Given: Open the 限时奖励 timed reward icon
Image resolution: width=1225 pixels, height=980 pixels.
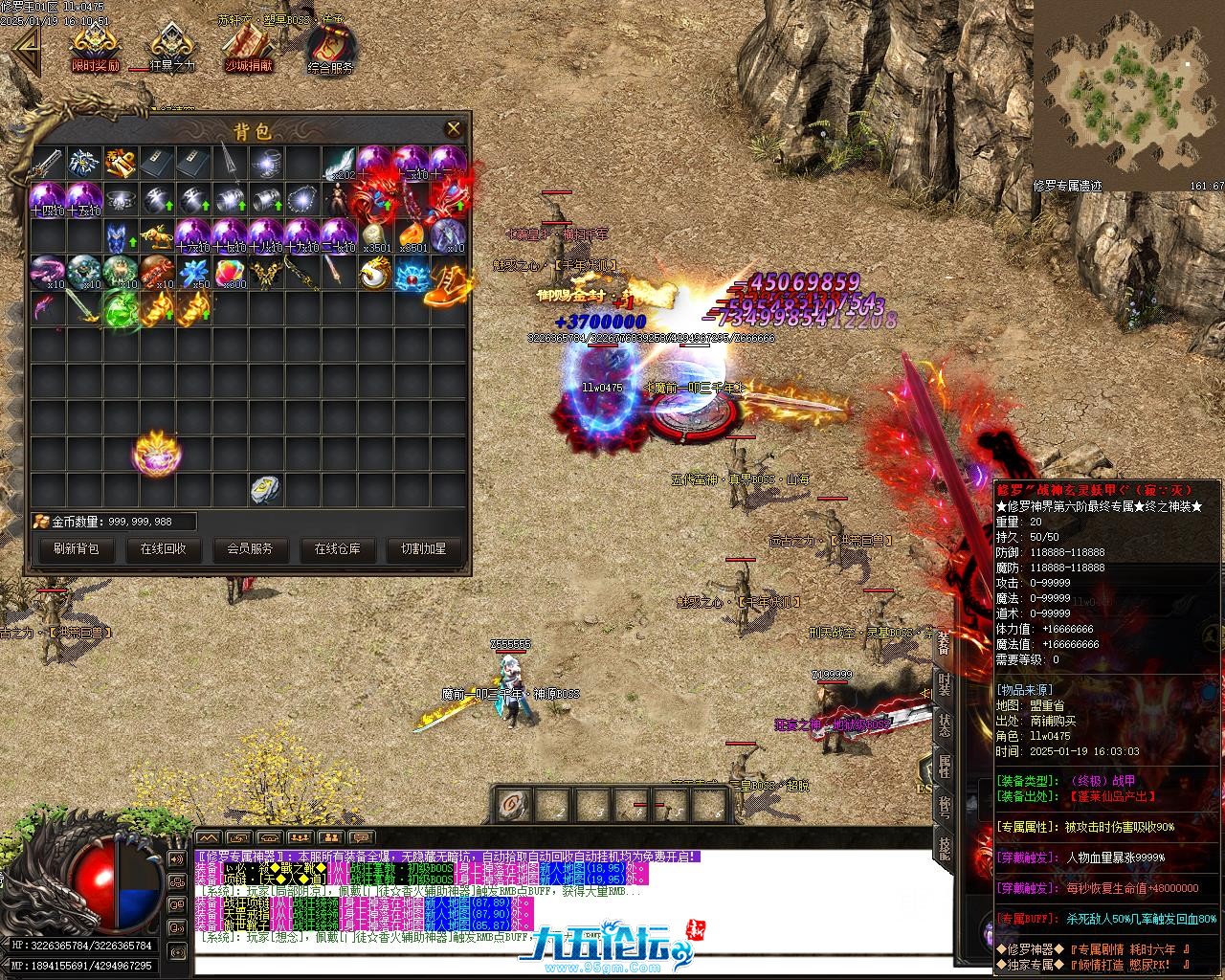Looking at the screenshot, I should [x=96, y=46].
